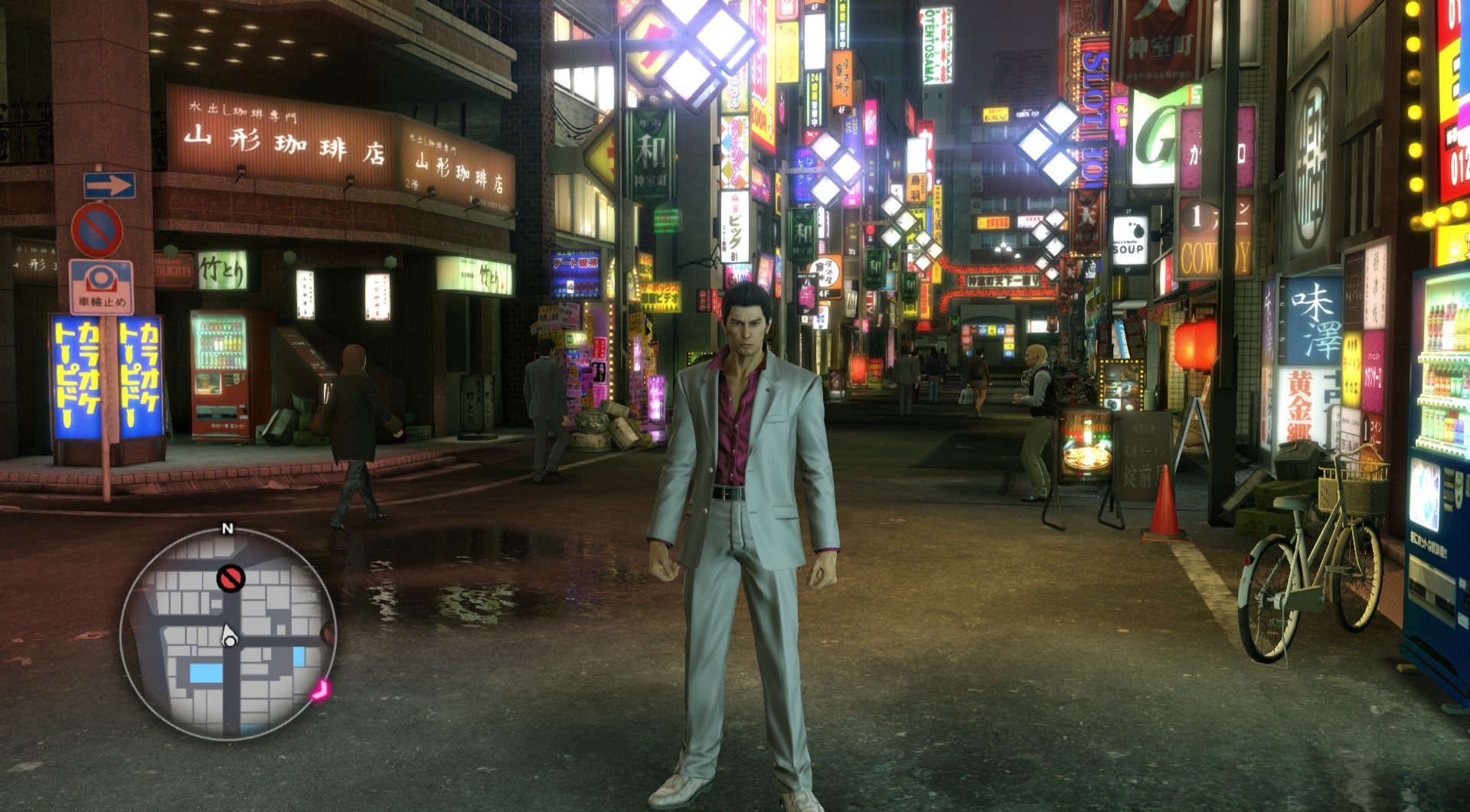
Task: Select the pink arrow marker on minimap edge
Action: [321, 690]
